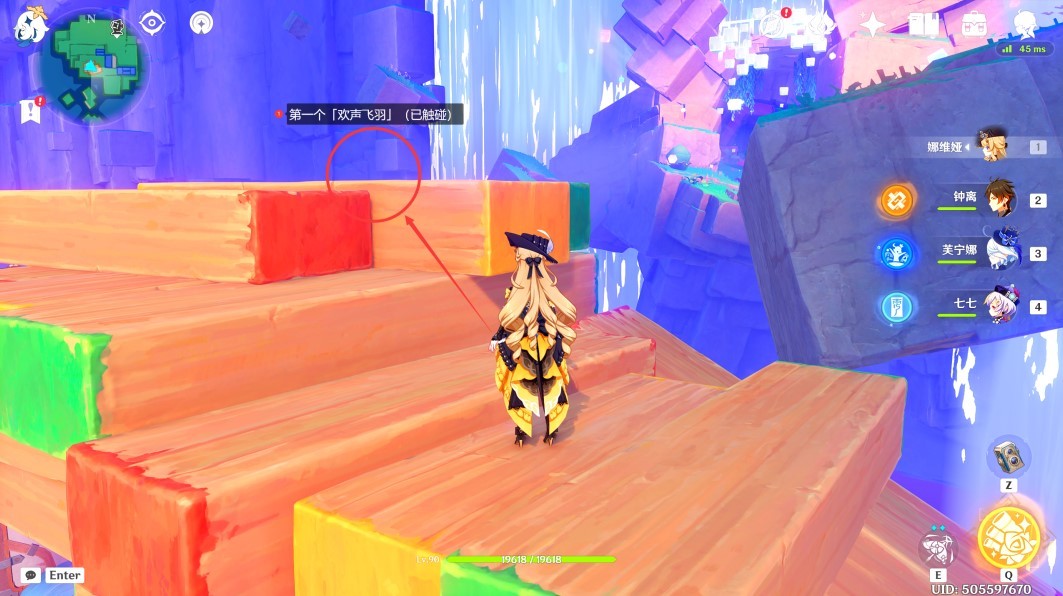This screenshot has height=596, width=1063.
Task: Trigger 七七's talisman burst icon
Action: pyautogui.click(x=896, y=306)
